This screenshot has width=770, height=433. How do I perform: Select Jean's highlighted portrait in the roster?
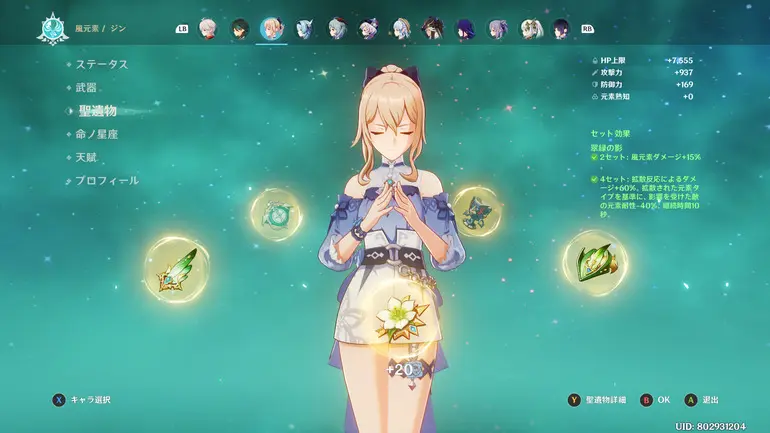coord(271,28)
